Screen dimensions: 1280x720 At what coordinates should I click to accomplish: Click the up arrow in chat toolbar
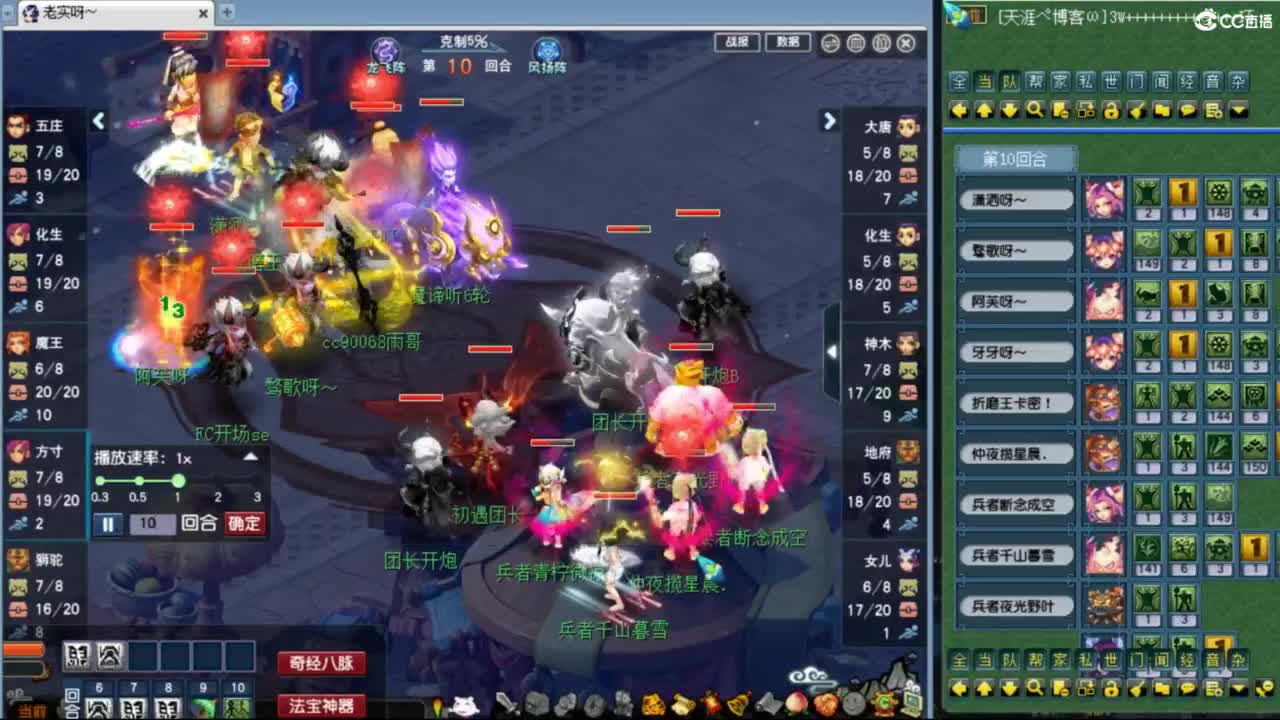click(984, 110)
